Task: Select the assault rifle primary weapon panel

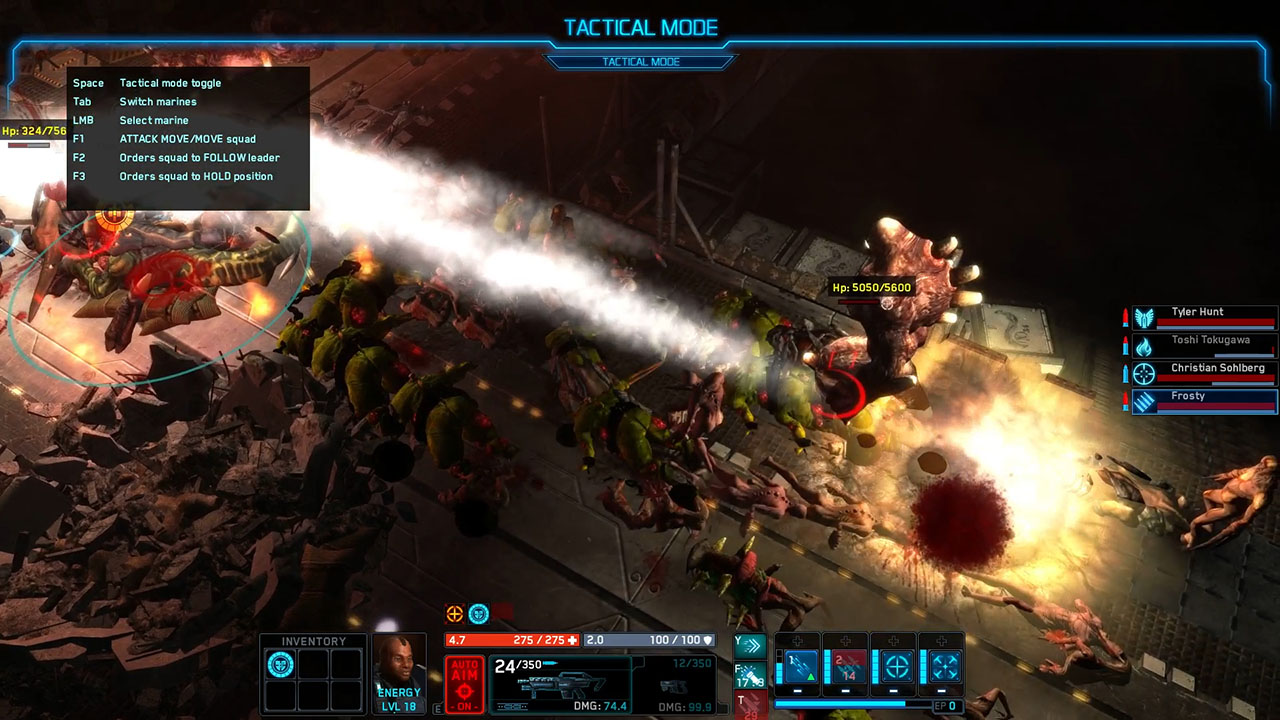Action: click(x=560, y=684)
